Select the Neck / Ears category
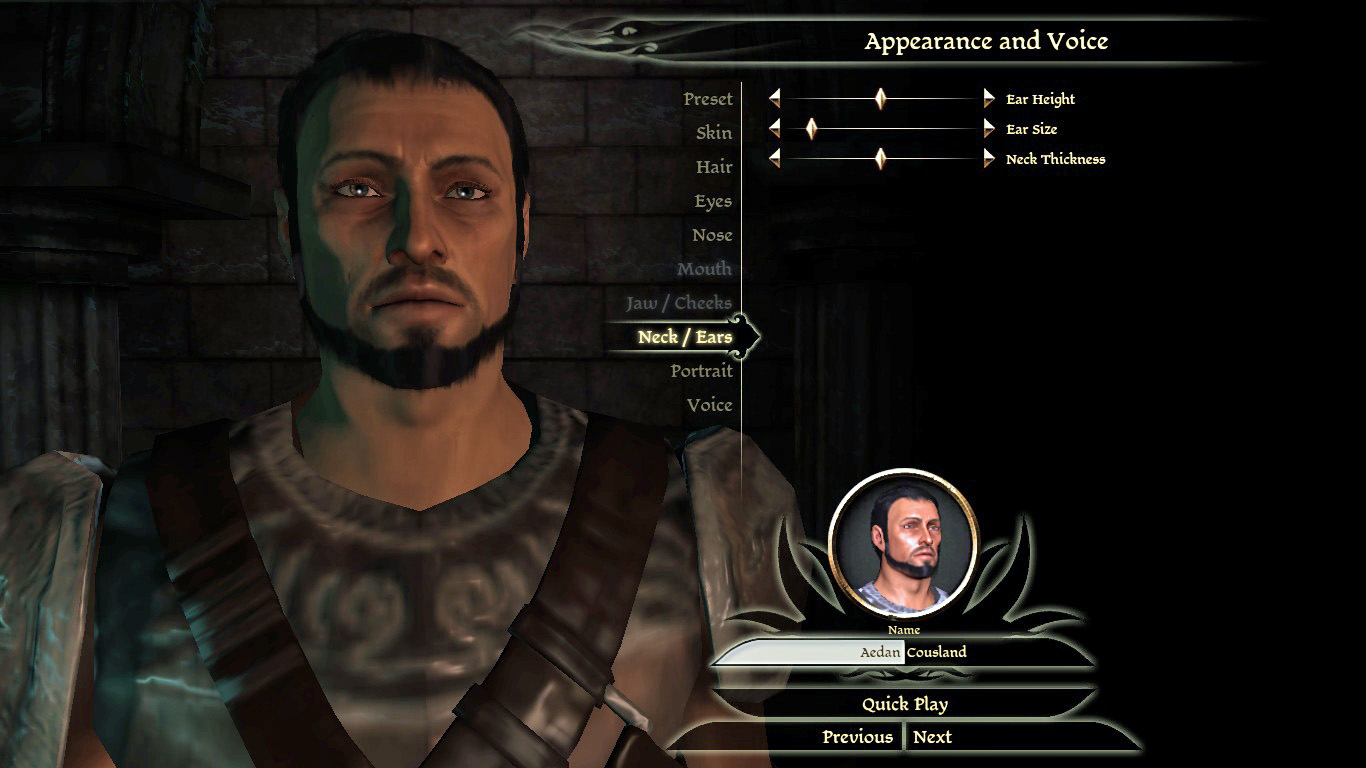 click(684, 337)
